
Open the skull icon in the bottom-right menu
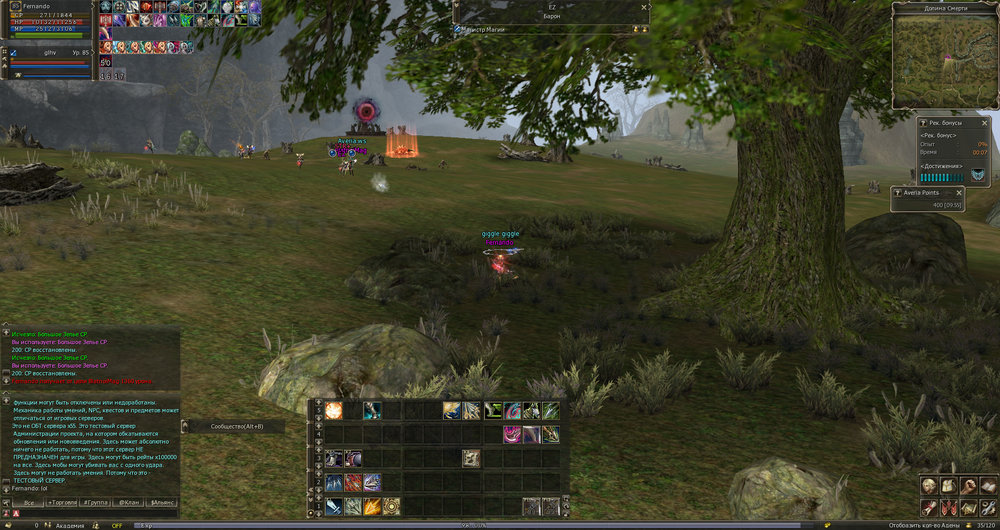coord(928,484)
